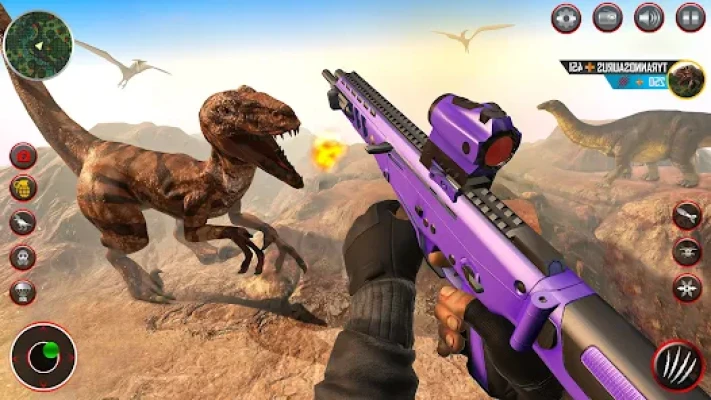Screen dimensions: 711x400
Task: Activate the gas mask icon
Action: (23, 257)
